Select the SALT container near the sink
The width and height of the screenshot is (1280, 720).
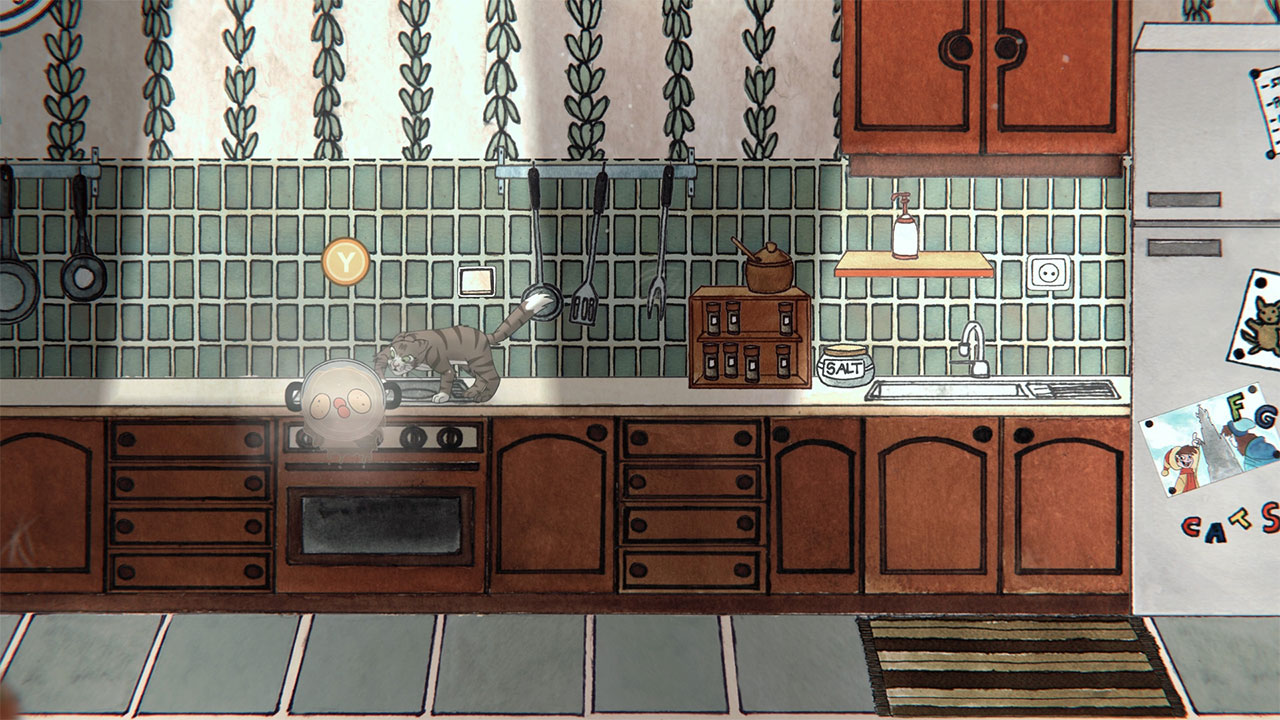pos(845,365)
